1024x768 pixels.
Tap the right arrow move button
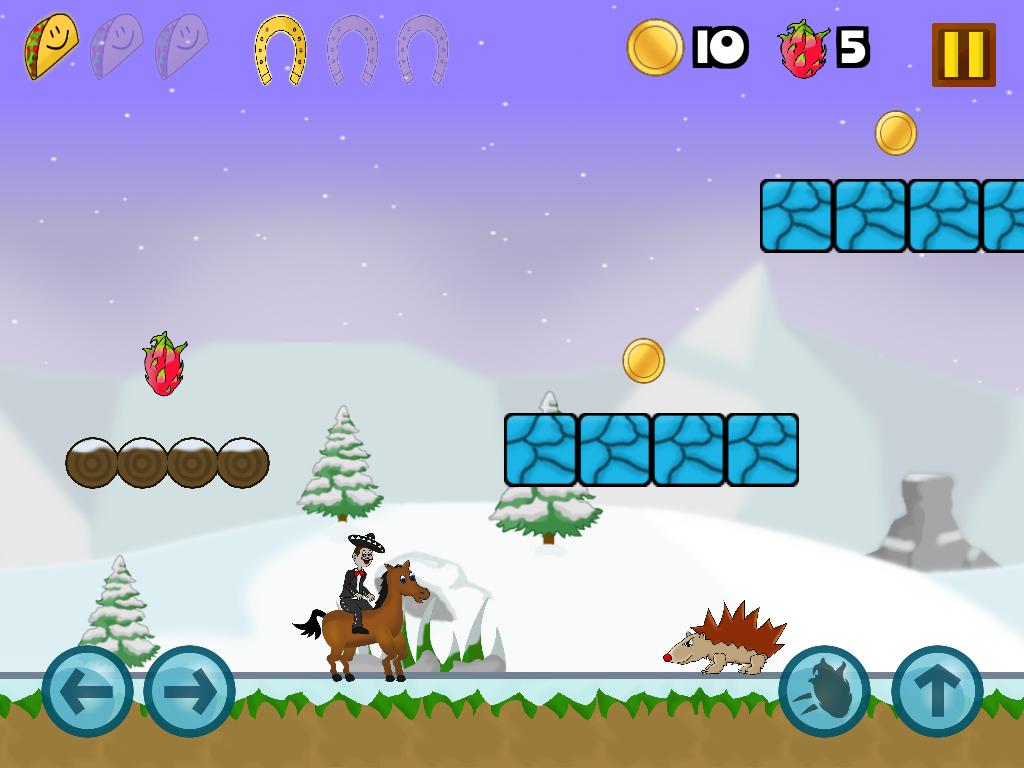click(189, 691)
